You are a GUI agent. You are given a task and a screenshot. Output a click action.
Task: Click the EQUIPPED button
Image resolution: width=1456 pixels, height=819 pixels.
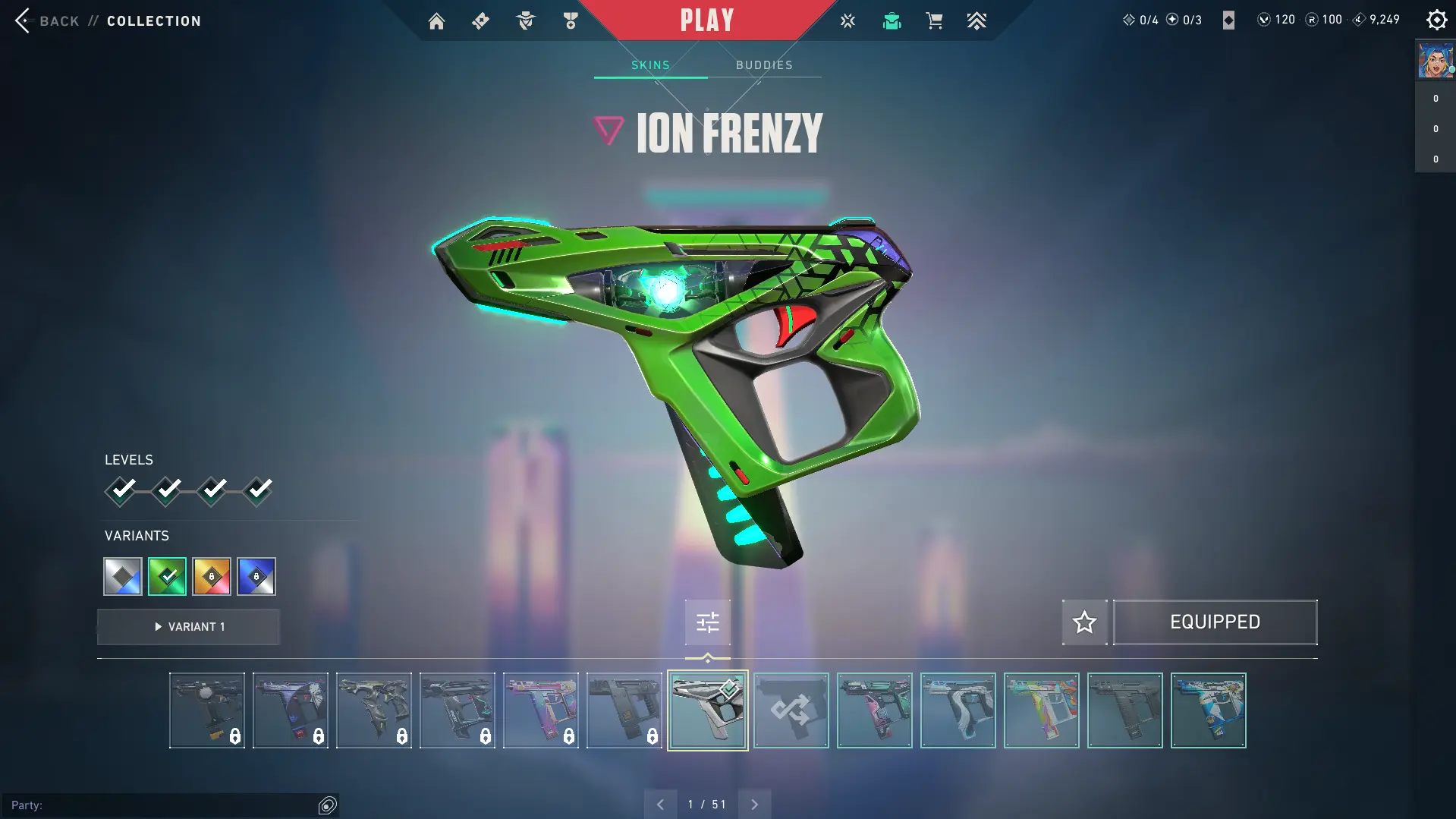point(1215,622)
